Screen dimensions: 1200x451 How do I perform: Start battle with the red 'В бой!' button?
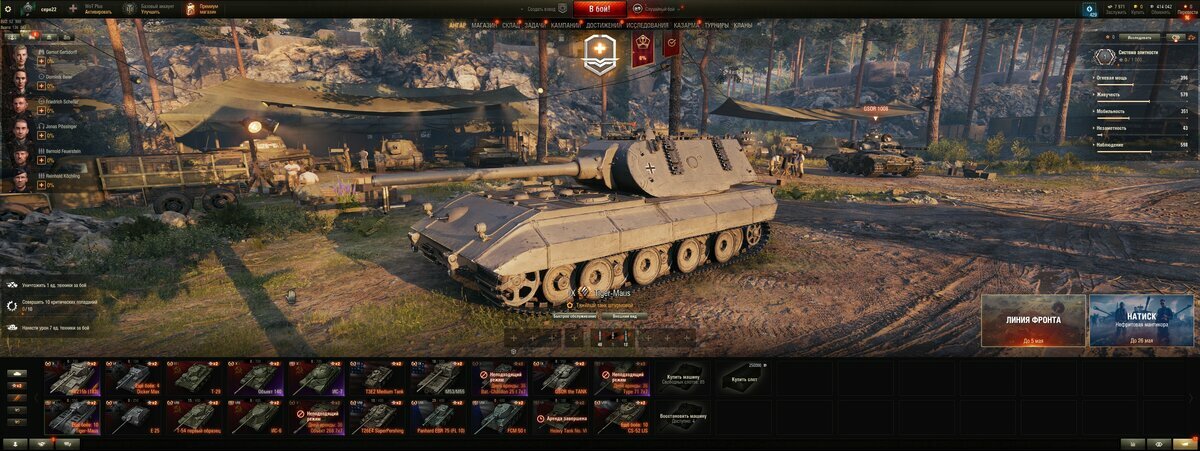click(x=599, y=8)
